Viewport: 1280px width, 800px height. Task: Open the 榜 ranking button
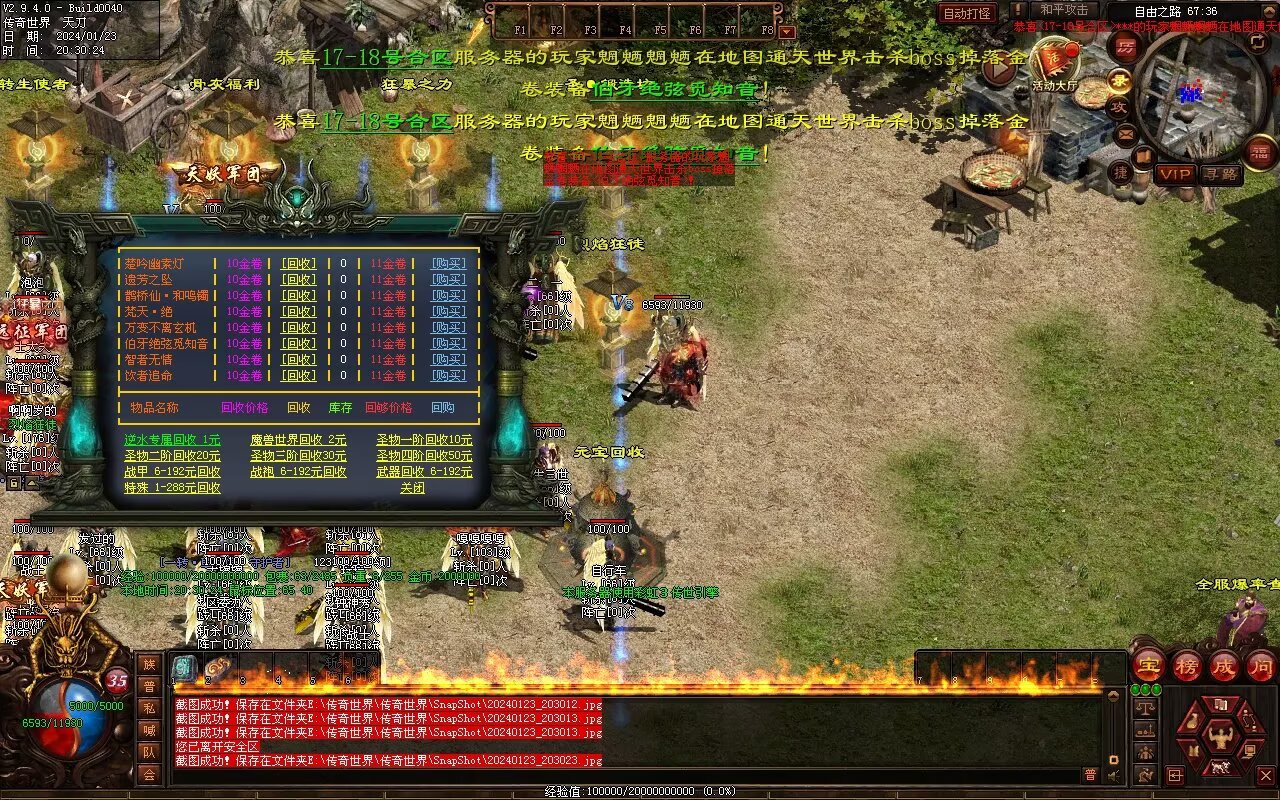coord(1187,665)
